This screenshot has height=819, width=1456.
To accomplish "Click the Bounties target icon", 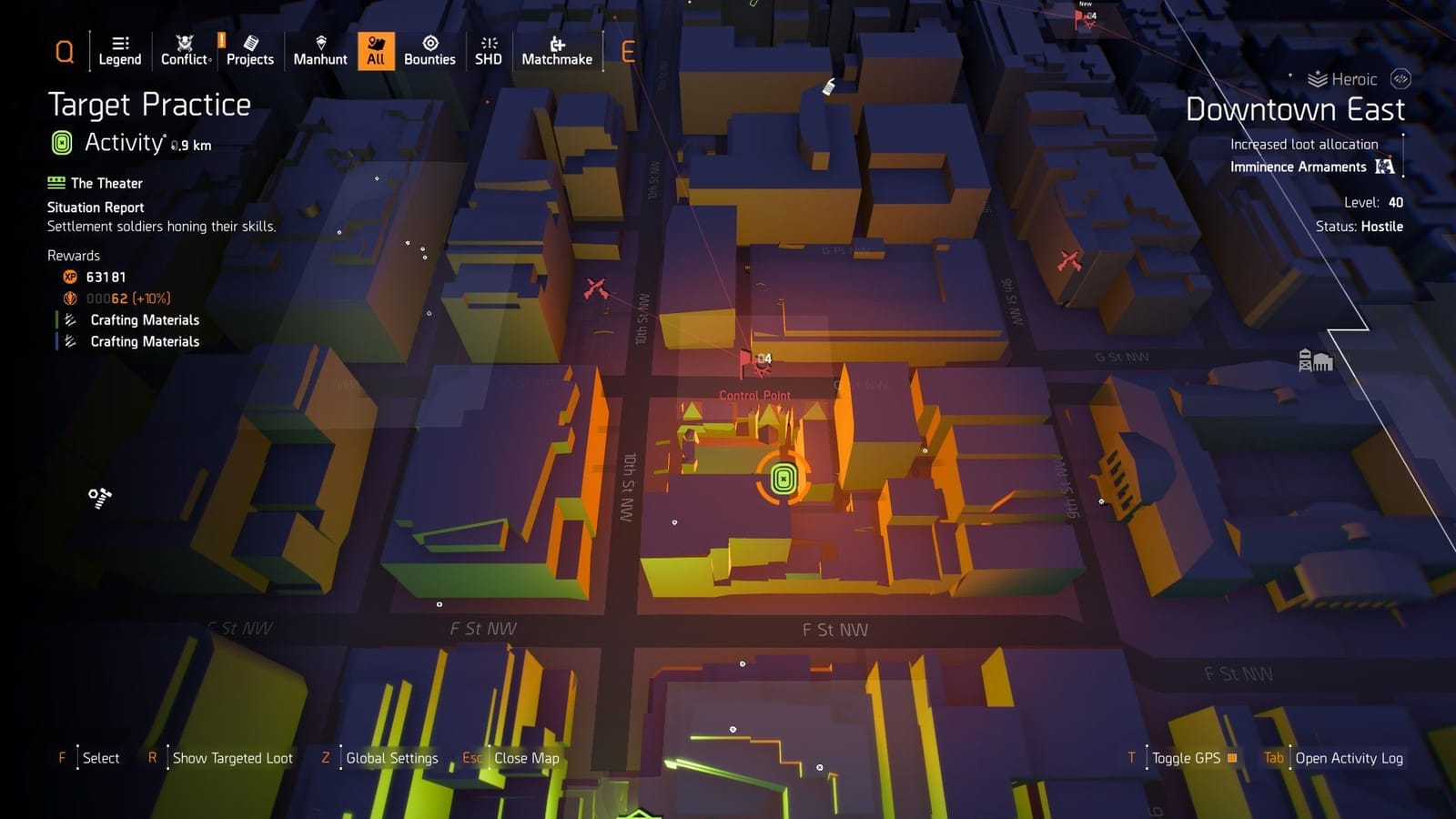I will pyautogui.click(x=430, y=44).
